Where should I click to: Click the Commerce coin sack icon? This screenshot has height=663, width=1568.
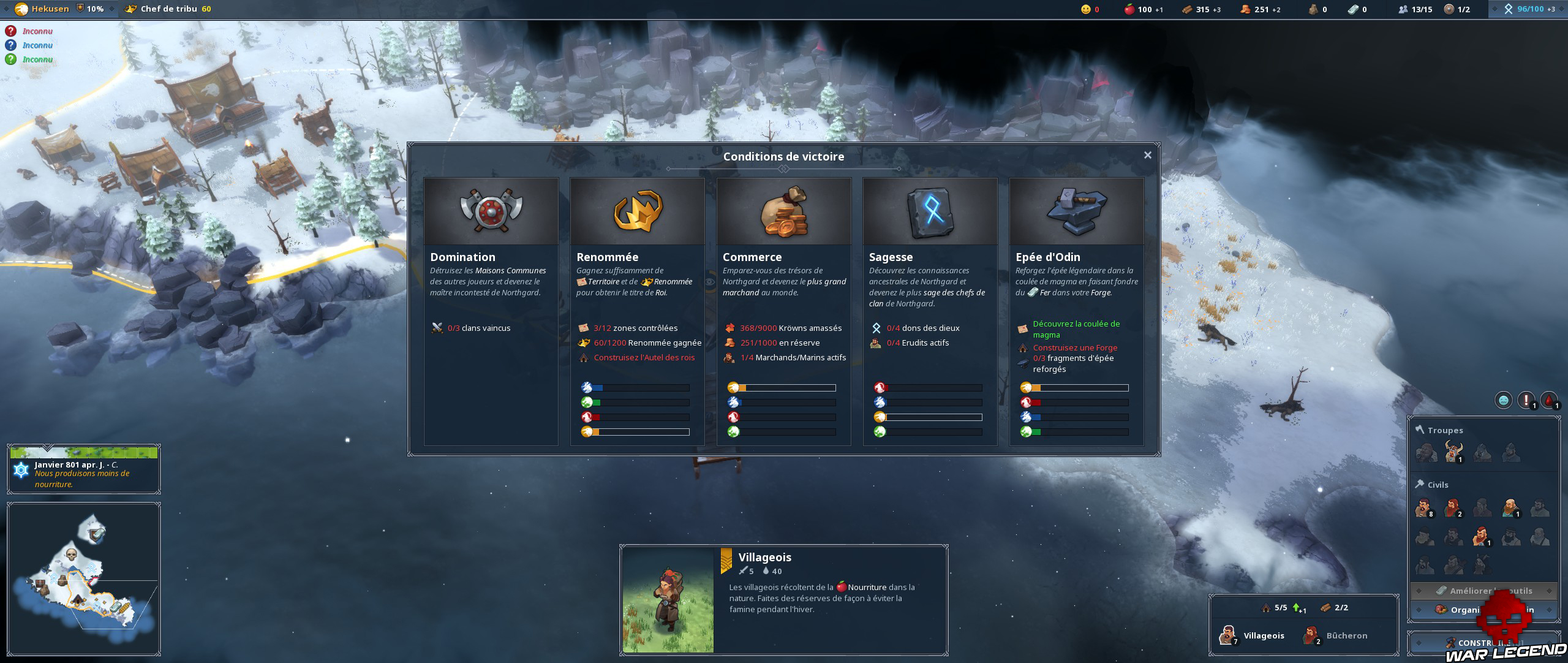[x=784, y=211]
